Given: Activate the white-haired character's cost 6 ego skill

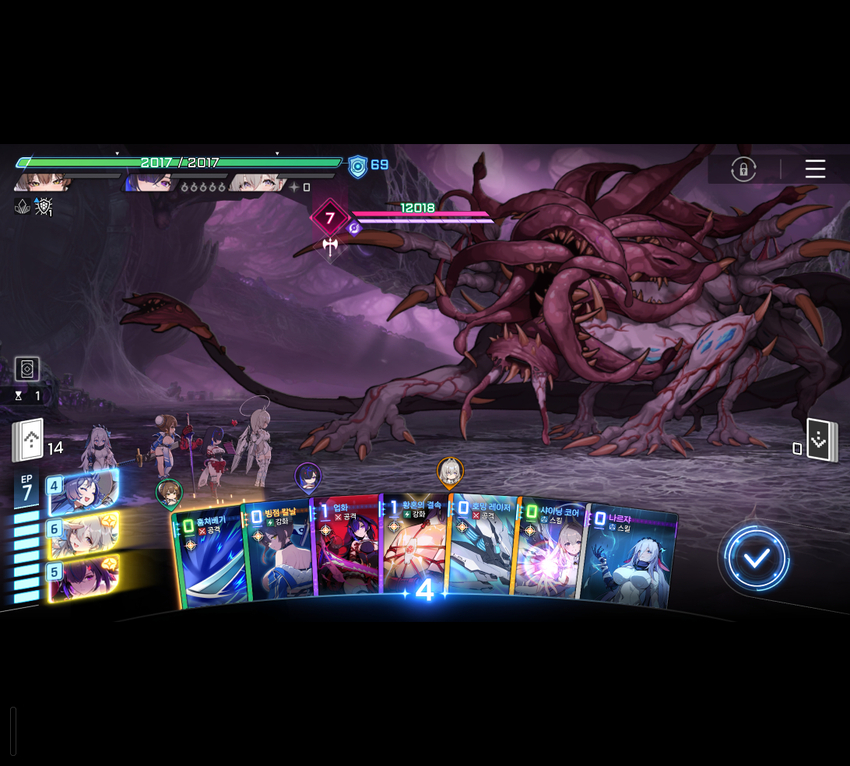Looking at the screenshot, I should (x=83, y=533).
